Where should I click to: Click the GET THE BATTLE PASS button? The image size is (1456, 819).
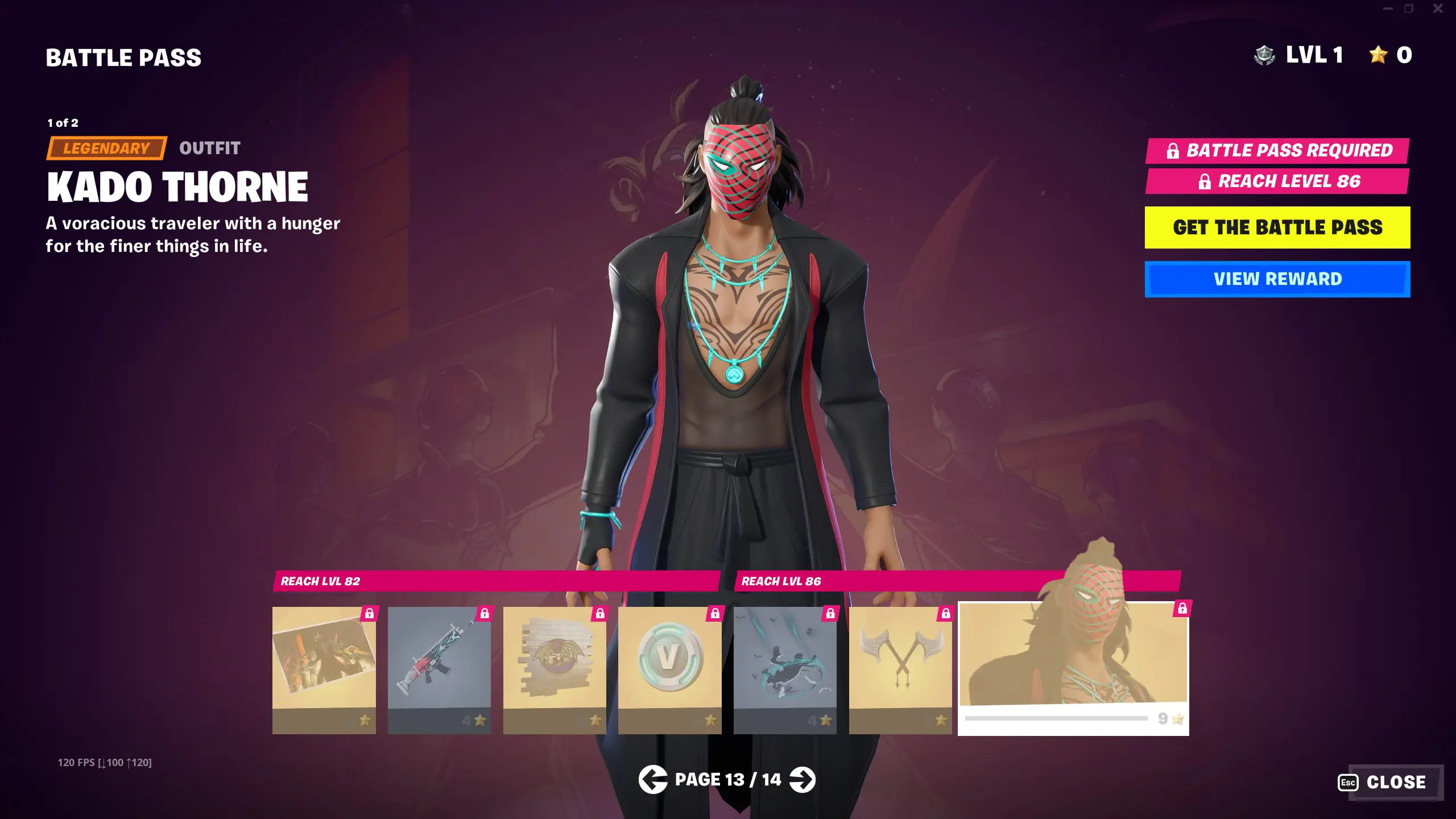1277,227
